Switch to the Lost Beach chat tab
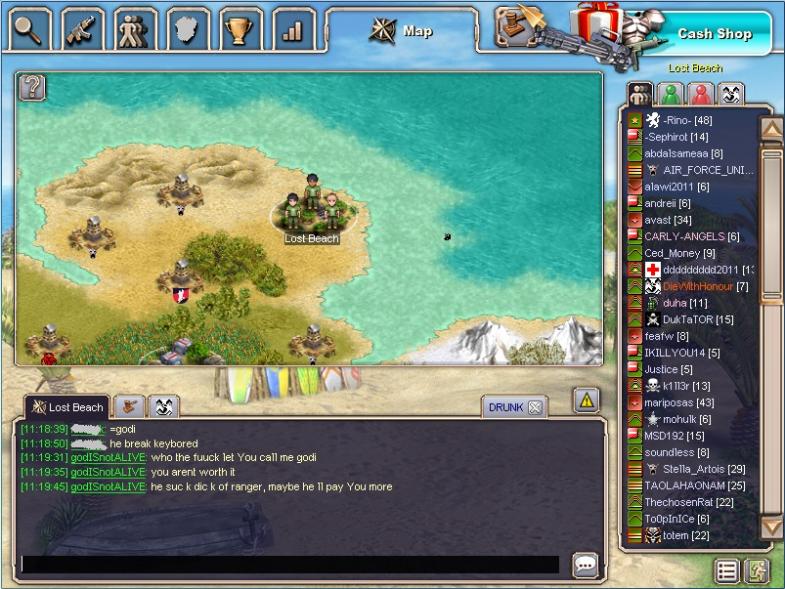This screenshot has width=785, height=589. 66,407
